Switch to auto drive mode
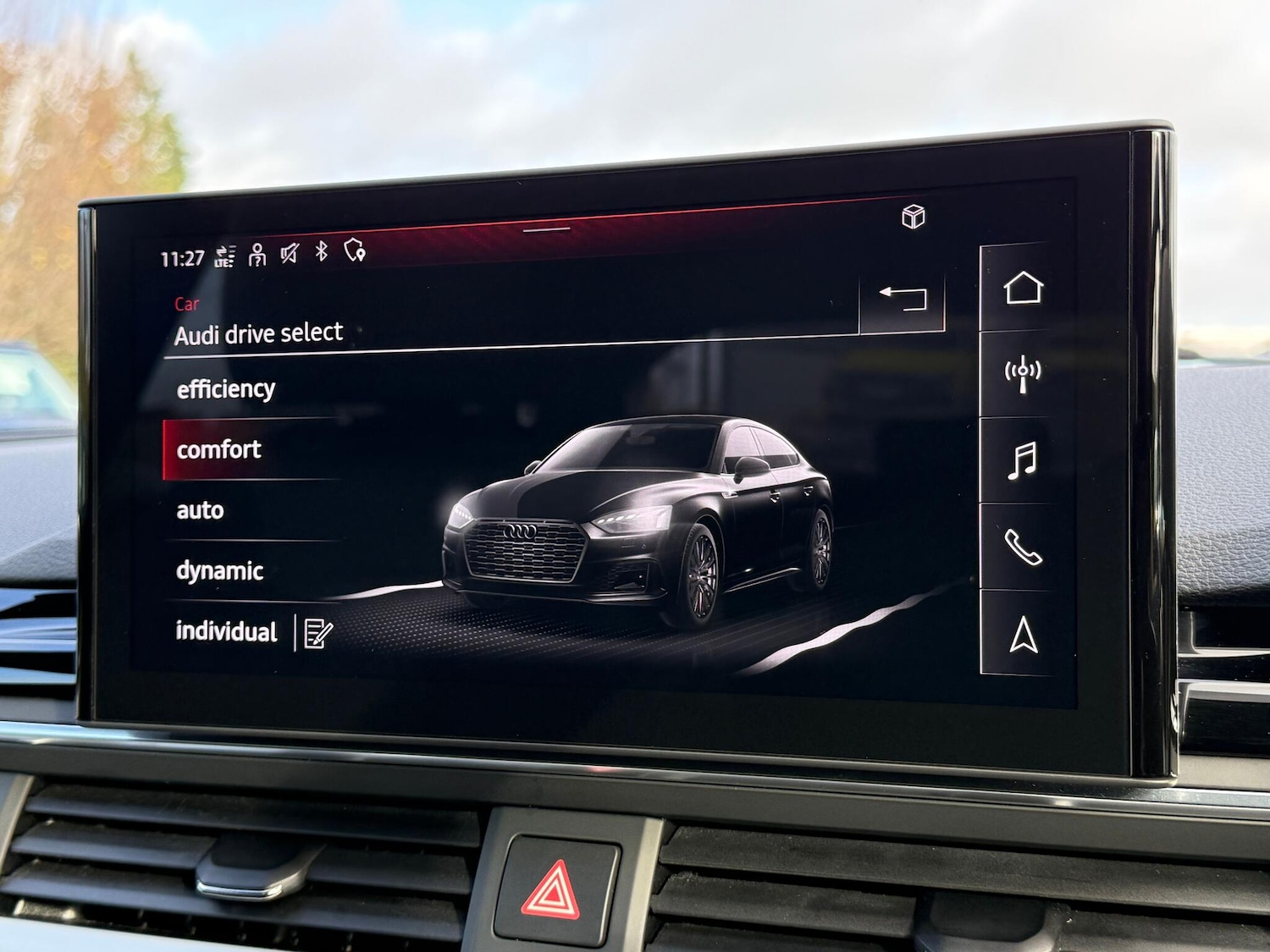1270x952 pixels. [x=200, y=510]
